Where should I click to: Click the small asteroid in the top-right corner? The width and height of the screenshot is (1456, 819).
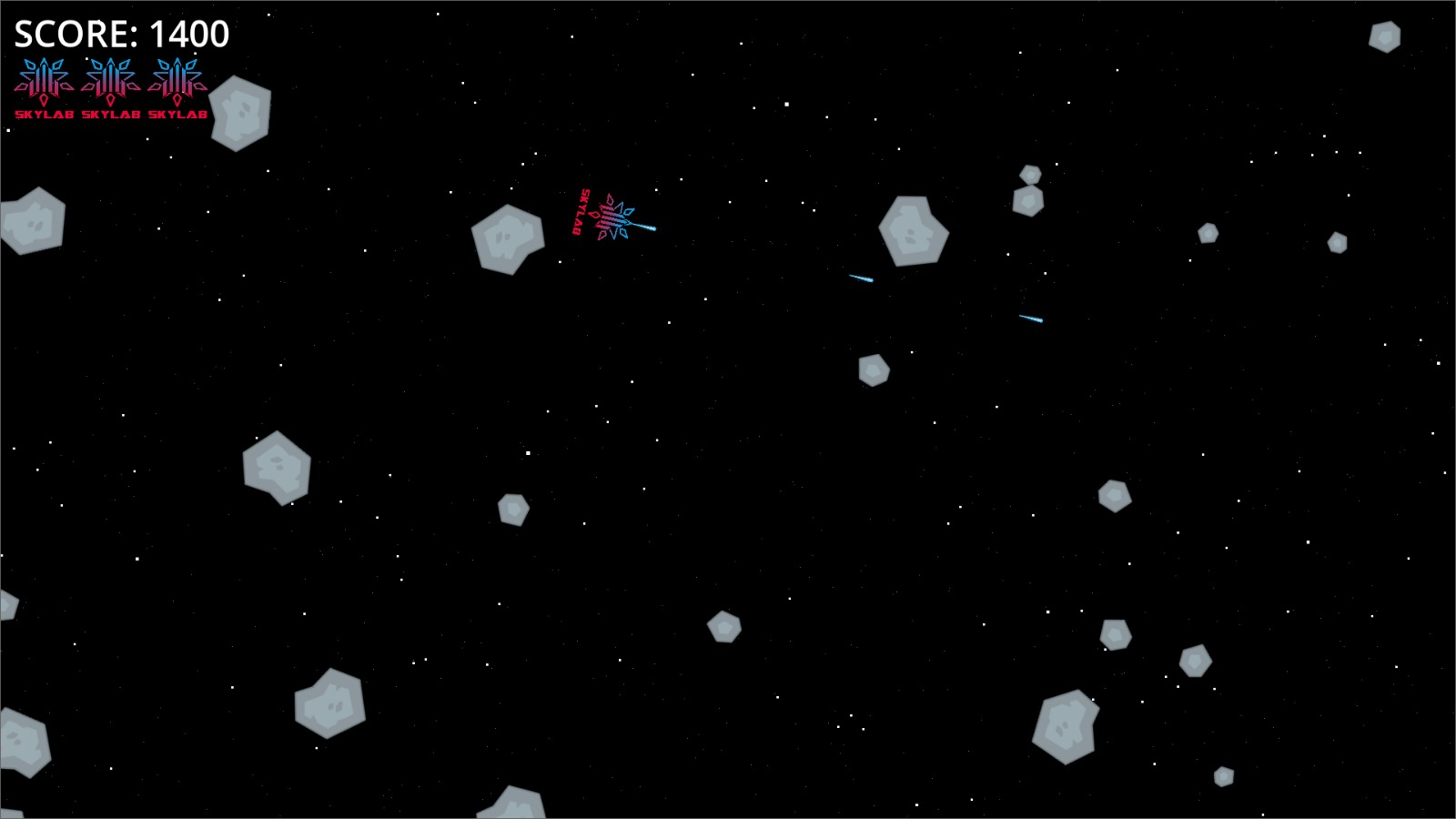pyautogui.click(x=1383, y=36)
